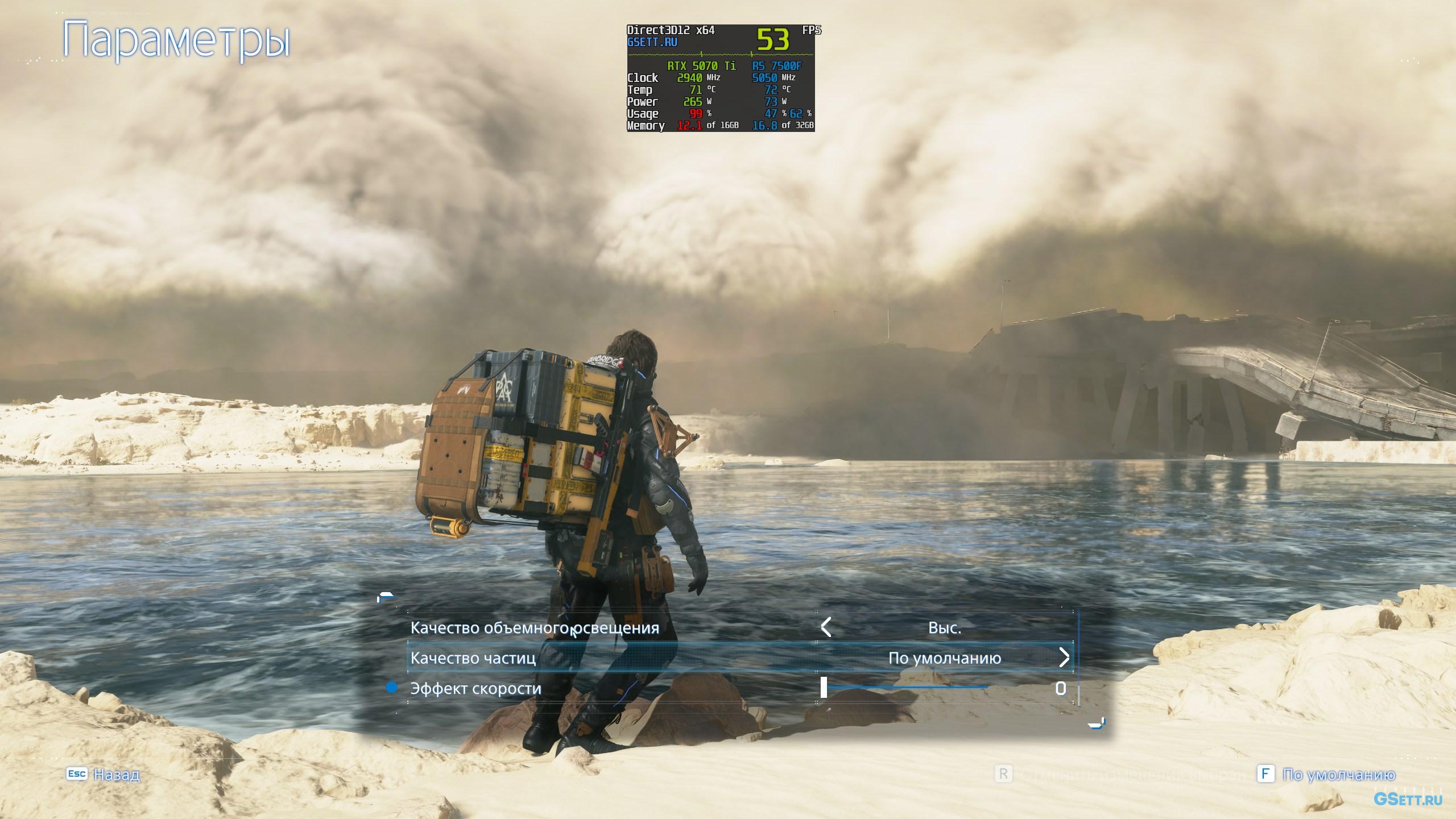Reset settings with По умолчанию button
1456x819 pixels.
(1329, 775)
